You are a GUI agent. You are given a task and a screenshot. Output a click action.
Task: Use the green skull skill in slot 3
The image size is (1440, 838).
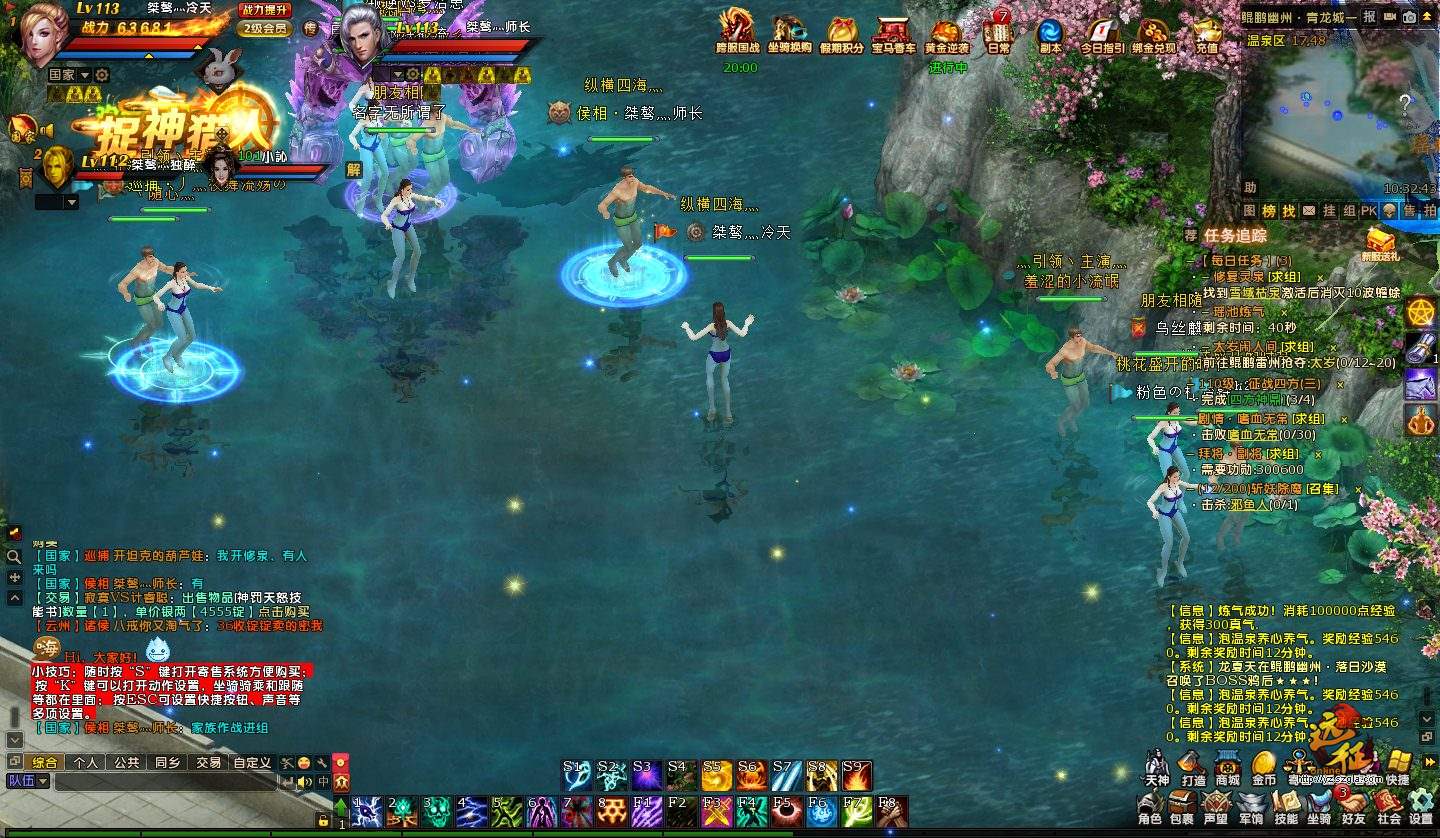436,811
